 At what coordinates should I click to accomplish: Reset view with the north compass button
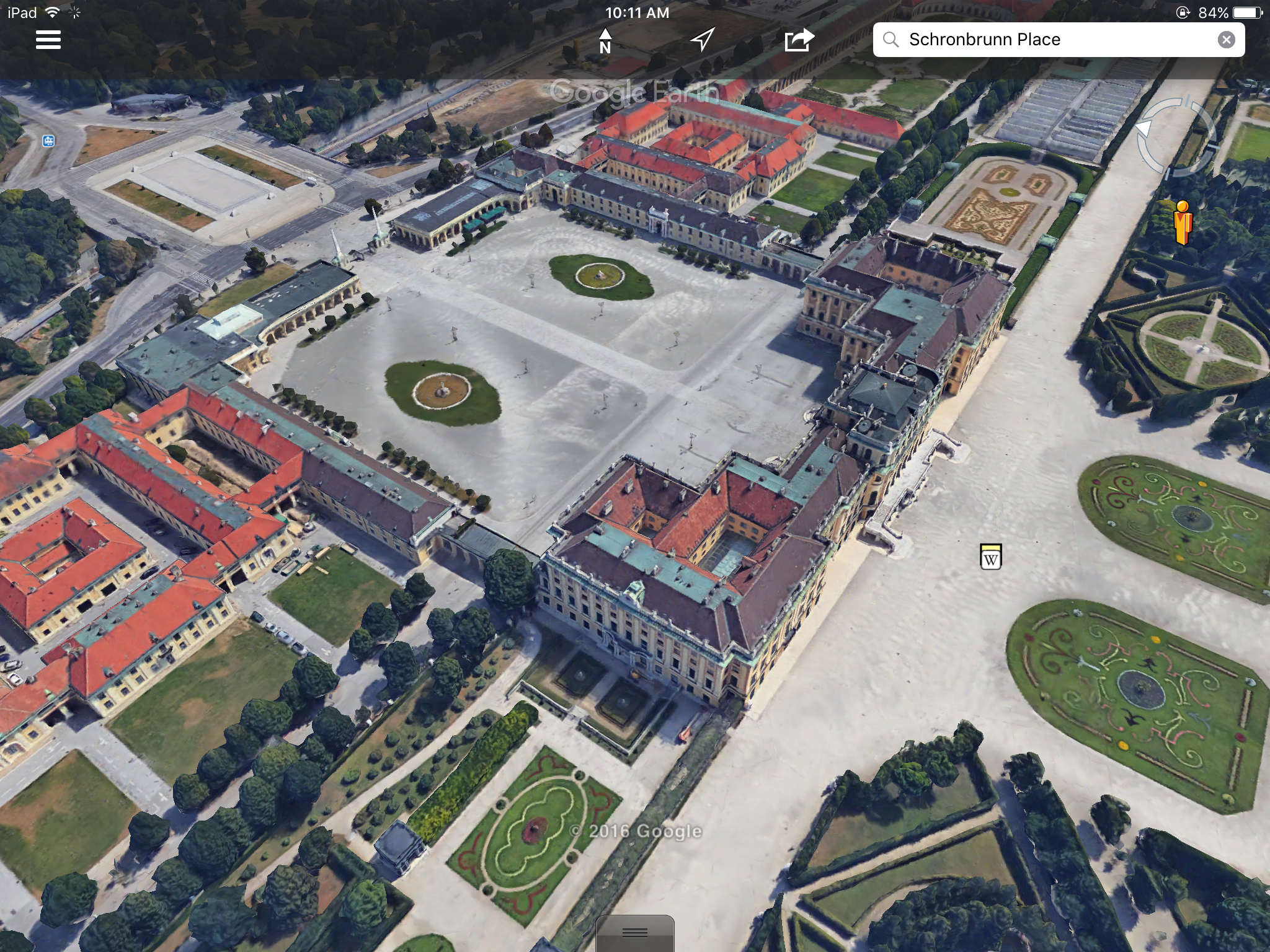(x=605, y=40)
